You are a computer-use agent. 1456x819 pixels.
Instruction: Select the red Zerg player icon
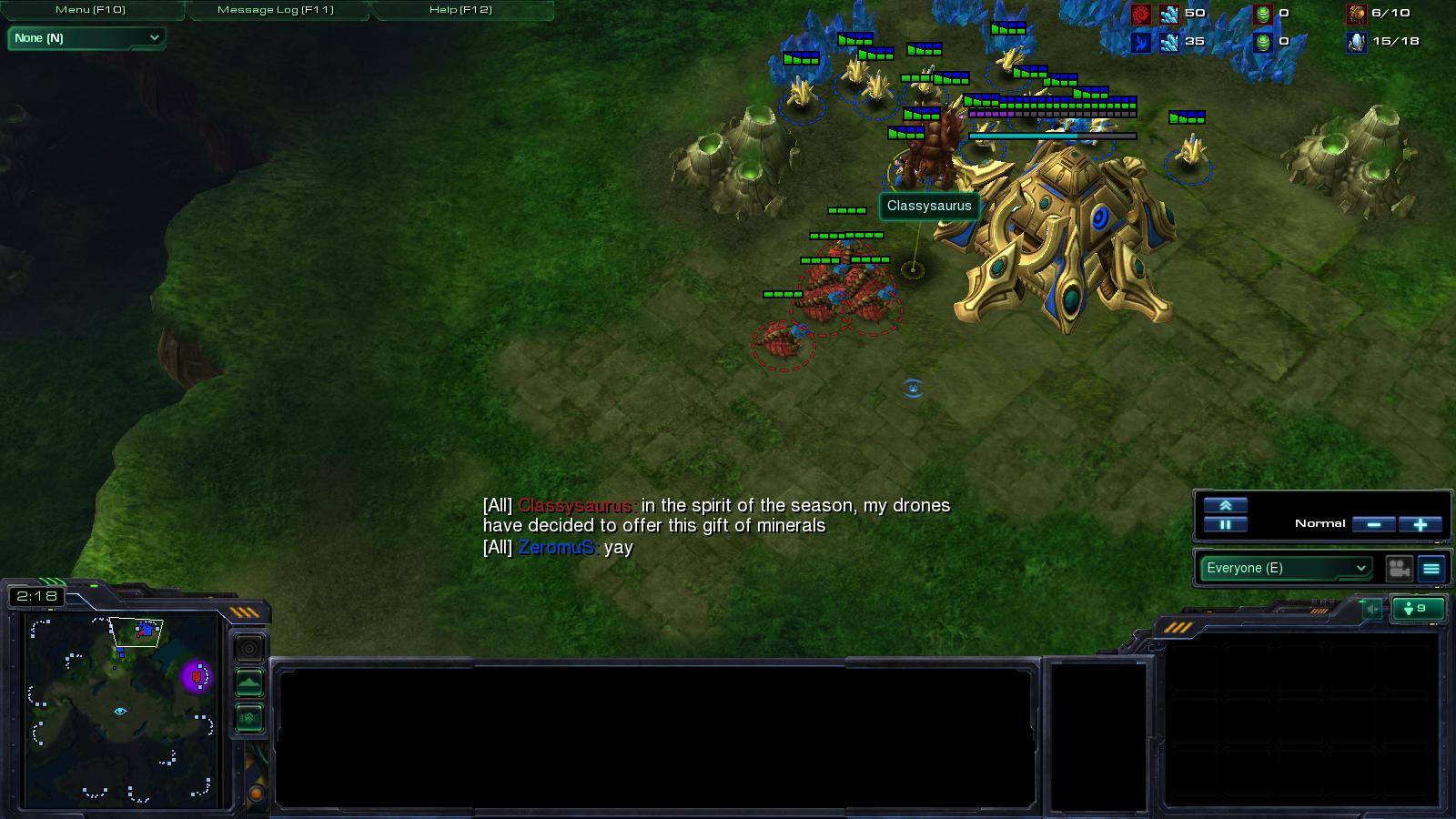pos(1141,14)
